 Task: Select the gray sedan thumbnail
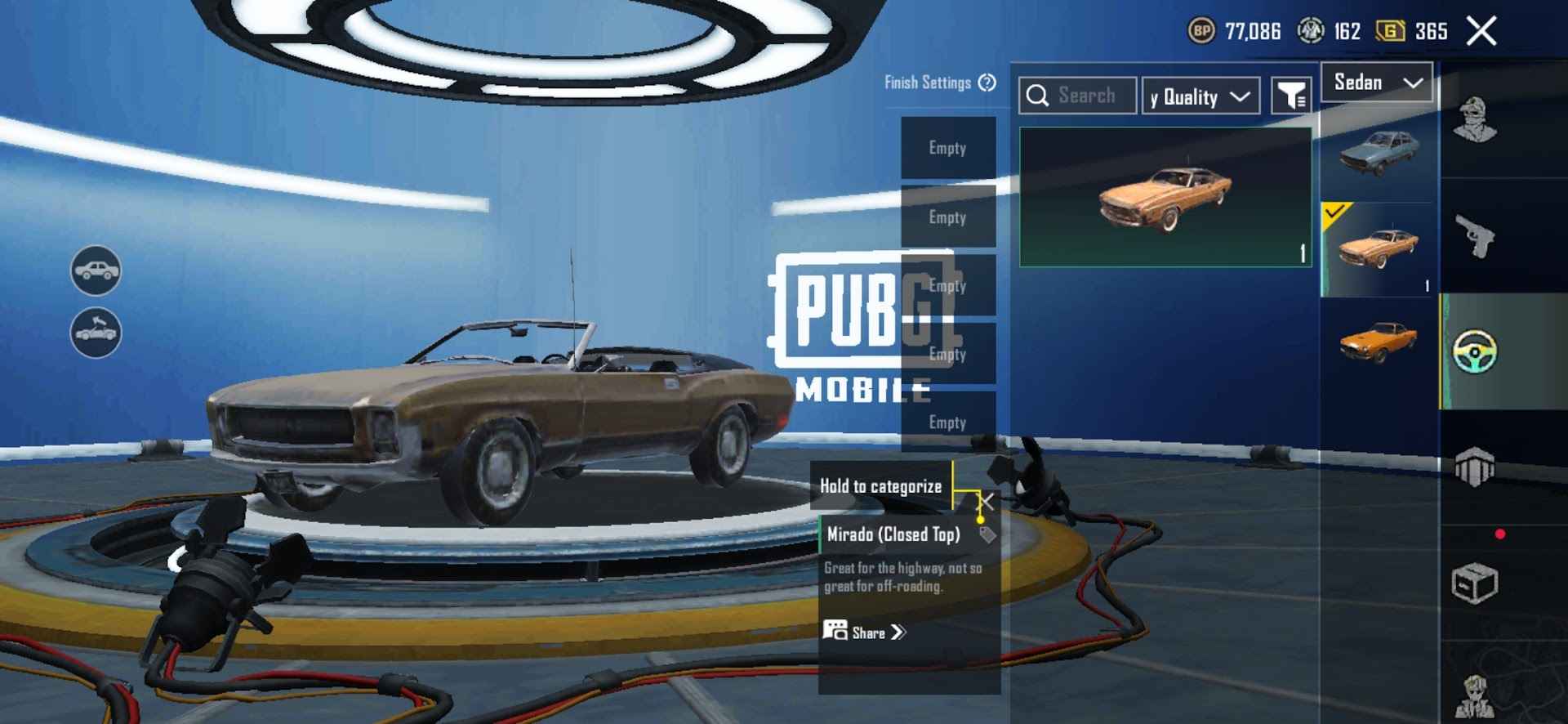pyautogui.click(x=1379, y=151)
